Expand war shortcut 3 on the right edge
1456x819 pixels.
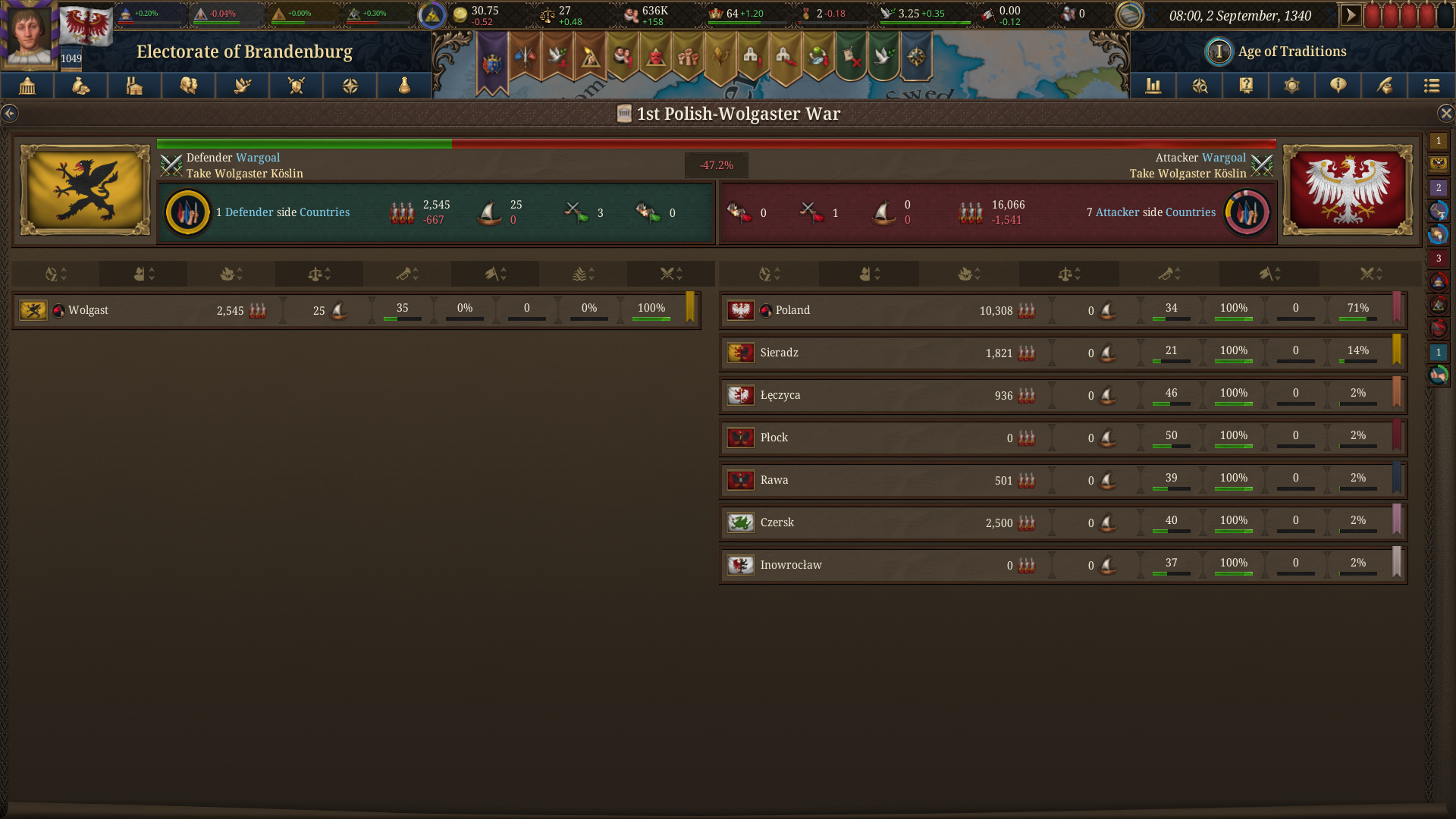1439,259
